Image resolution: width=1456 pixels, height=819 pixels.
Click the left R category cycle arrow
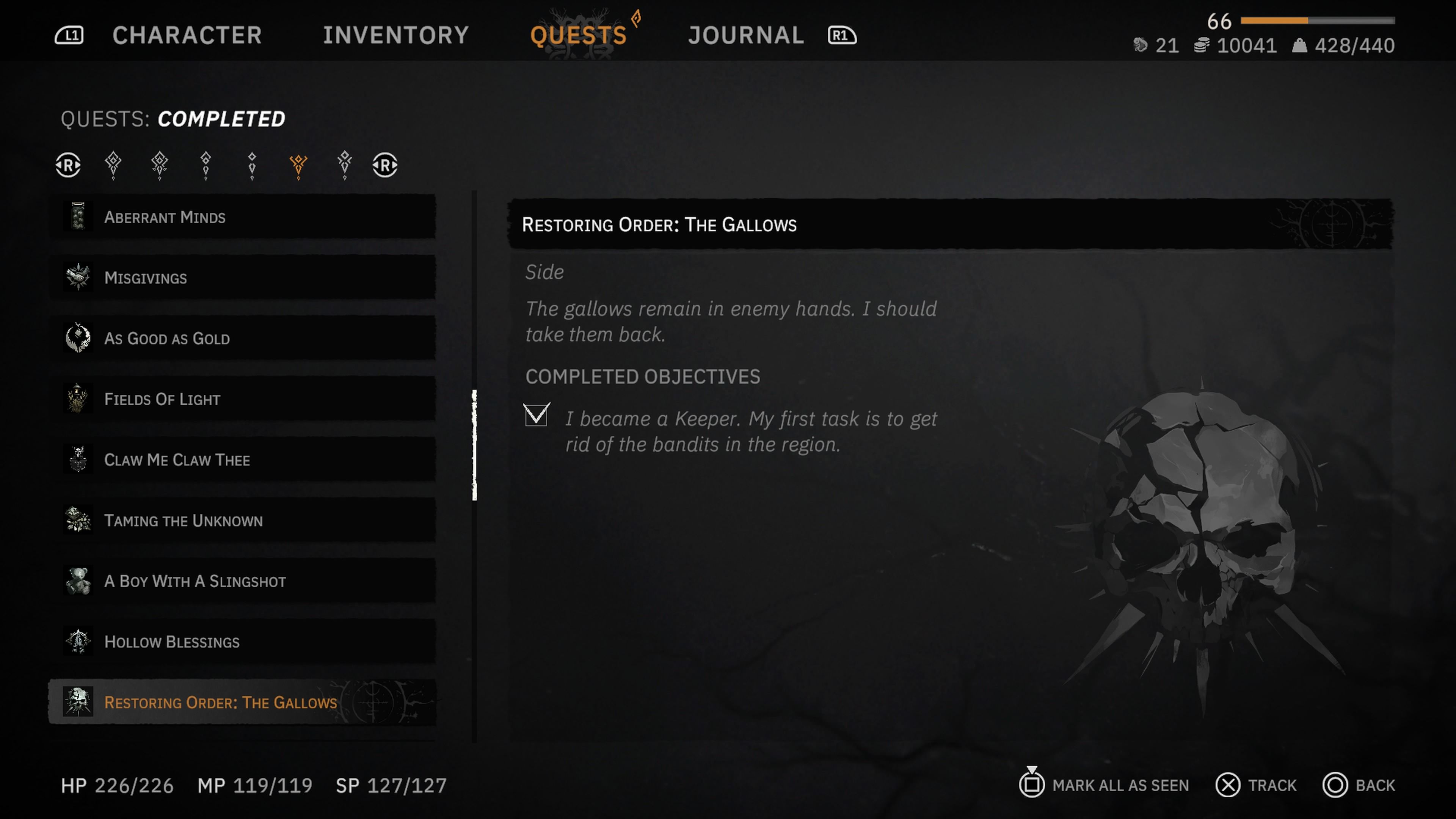coord(67,165)
